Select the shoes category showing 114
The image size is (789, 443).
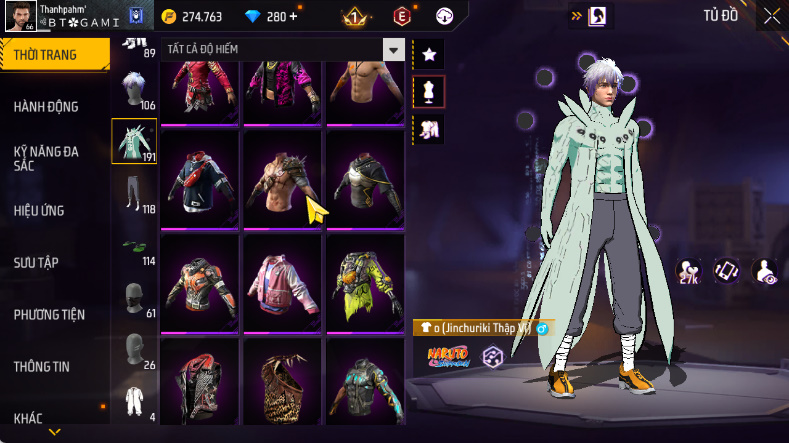pos(134,247)
